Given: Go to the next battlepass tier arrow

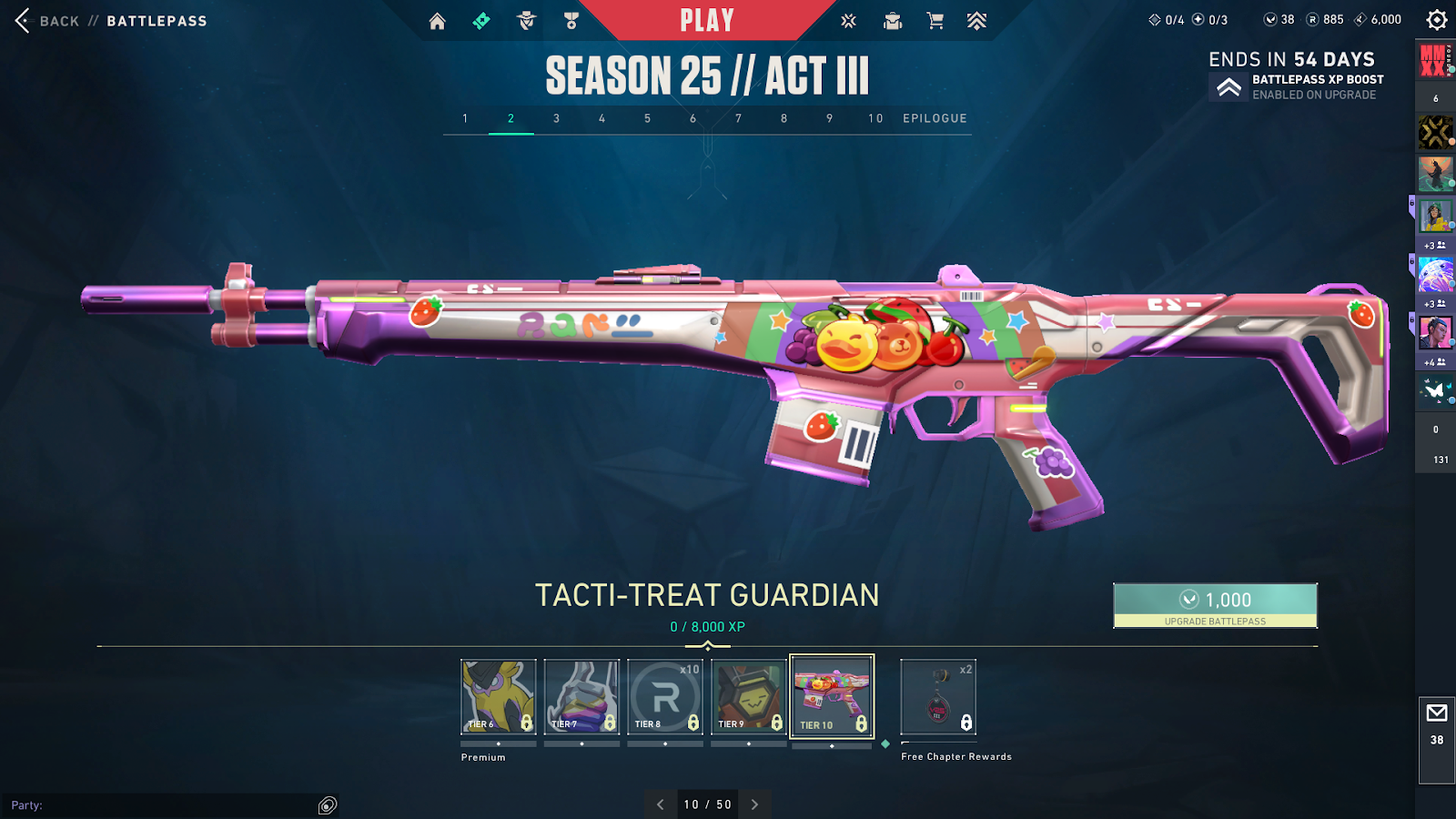Looking at the screenshot, I should 754,804.
